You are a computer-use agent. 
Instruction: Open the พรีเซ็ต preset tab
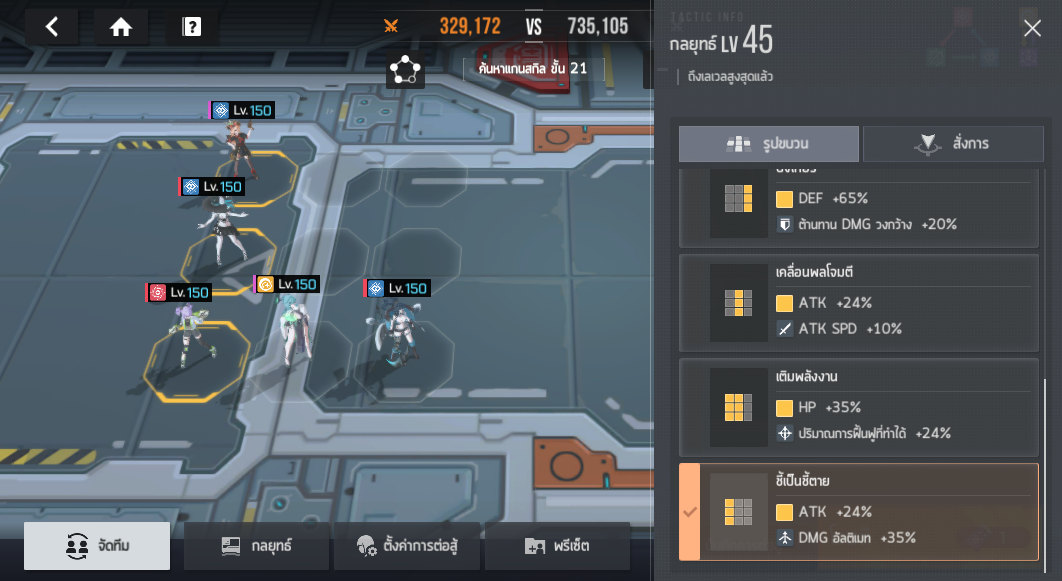[x=557, y=546]
